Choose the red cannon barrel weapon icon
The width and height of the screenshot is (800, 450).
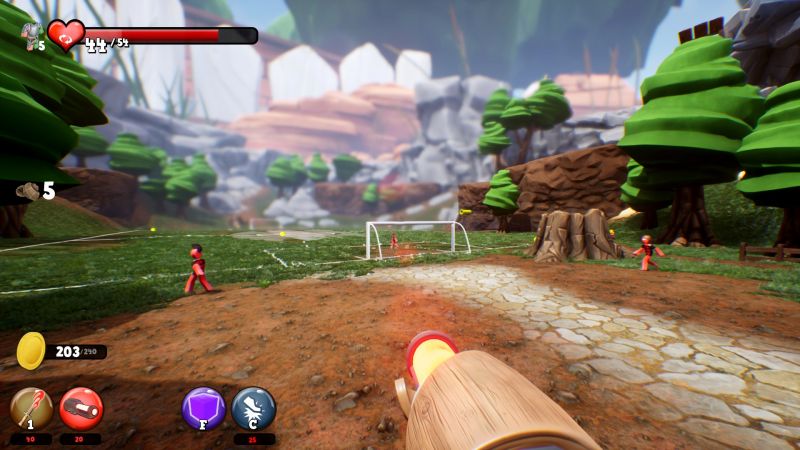tap(81, 408)
